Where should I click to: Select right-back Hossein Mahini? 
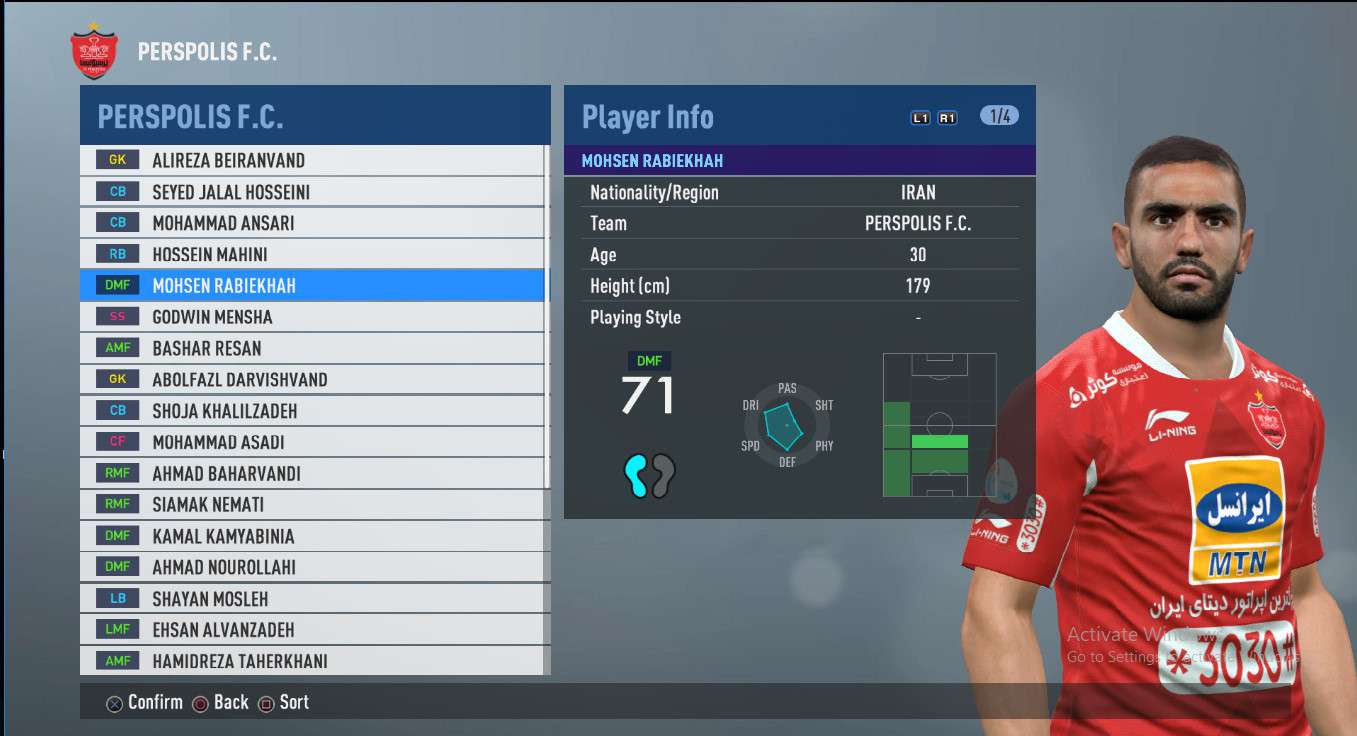pyautogui.click(x=312, y=255)
